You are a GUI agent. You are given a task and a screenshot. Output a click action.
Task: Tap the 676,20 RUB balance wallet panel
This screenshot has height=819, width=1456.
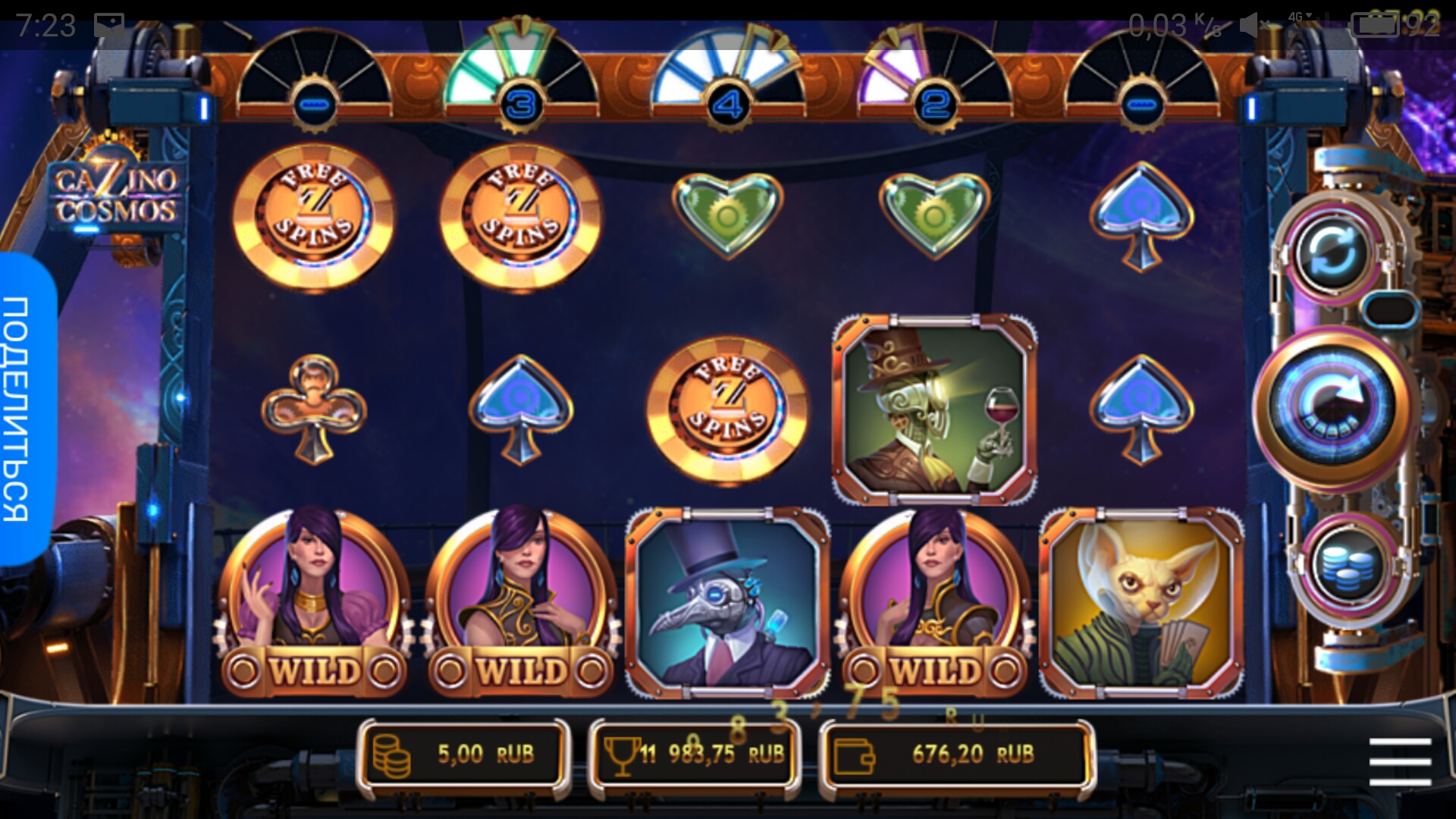click(955, 755)
